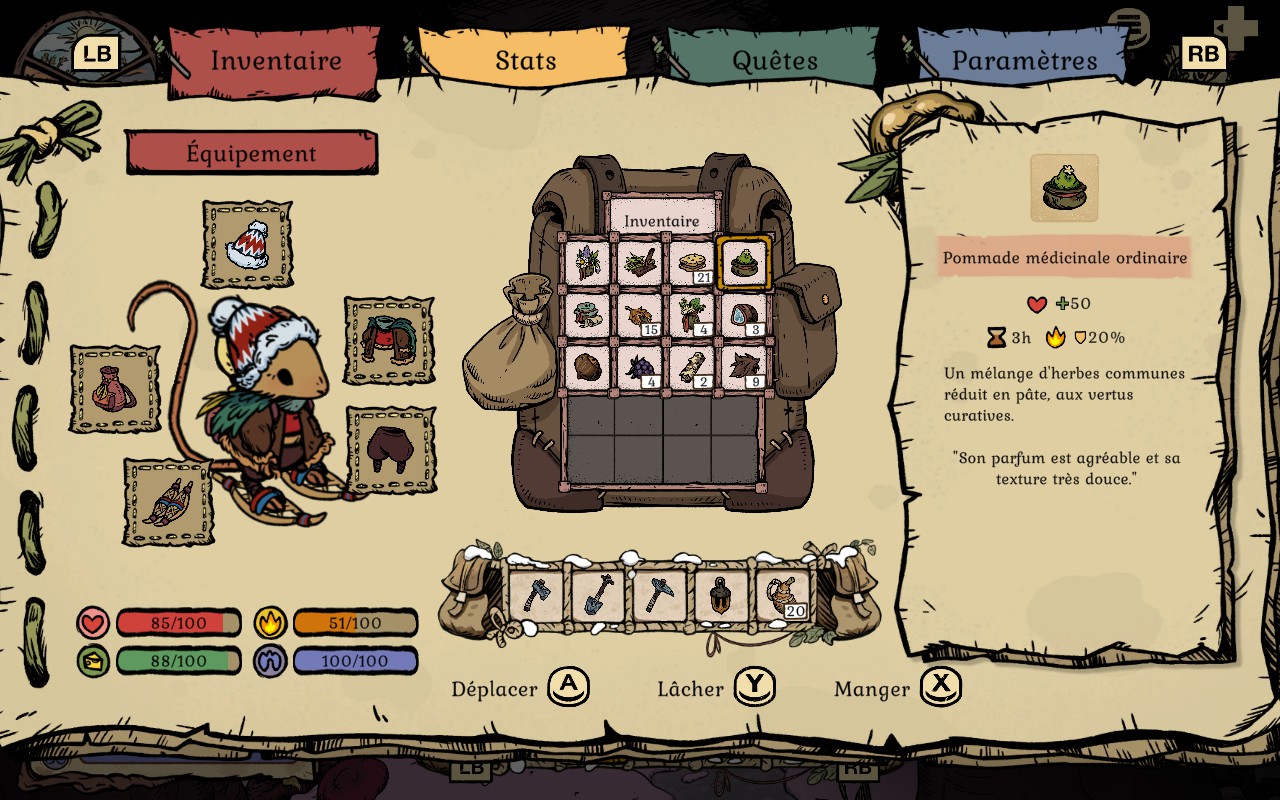Select the flask with 20 in the hotbar
Viewport: 1280px width, 800px height.
pyautogui.click(x=782, y=596)
